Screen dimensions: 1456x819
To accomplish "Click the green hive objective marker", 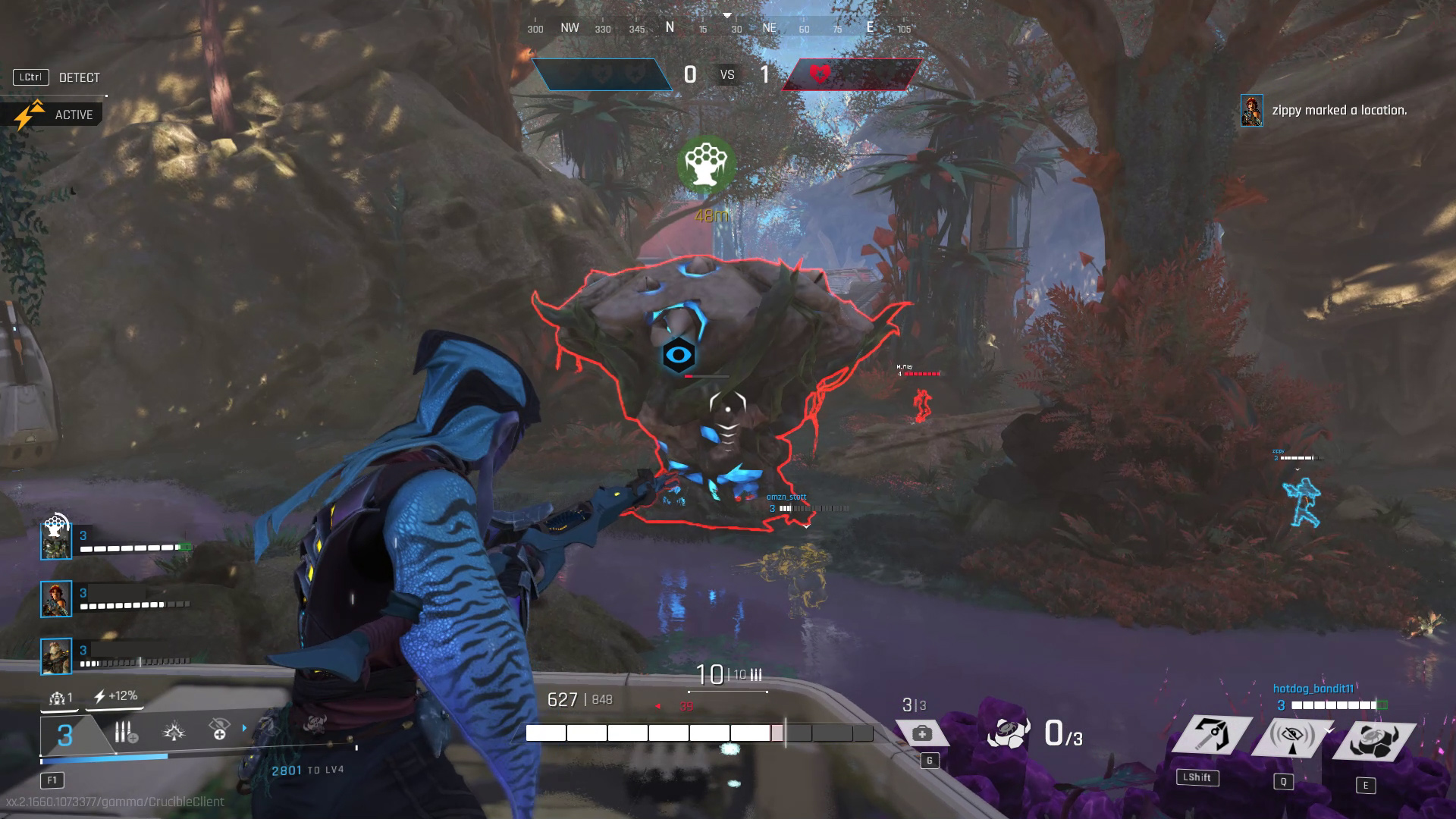I will [706, 163].
